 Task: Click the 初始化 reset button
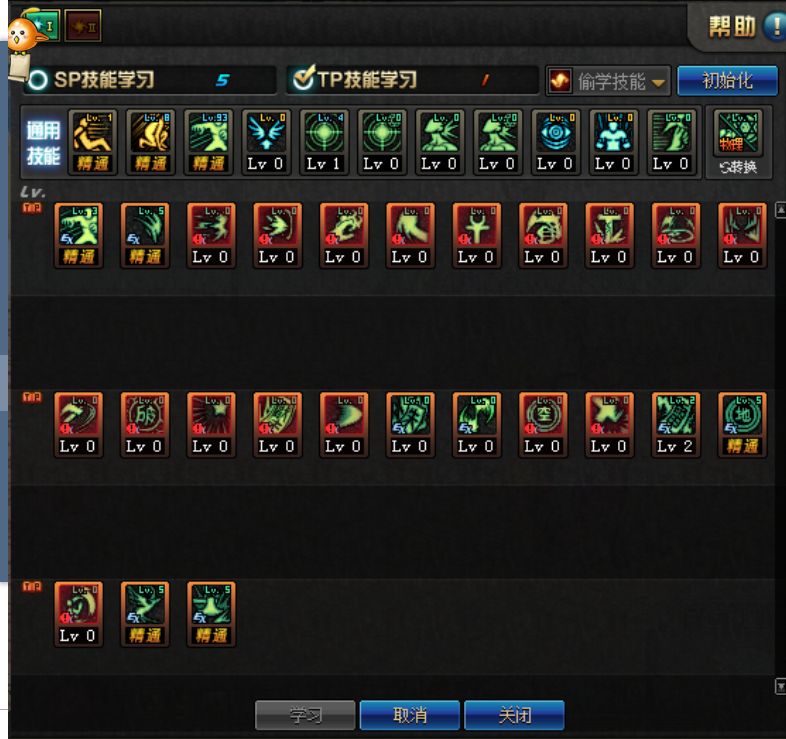coord(727,81)
